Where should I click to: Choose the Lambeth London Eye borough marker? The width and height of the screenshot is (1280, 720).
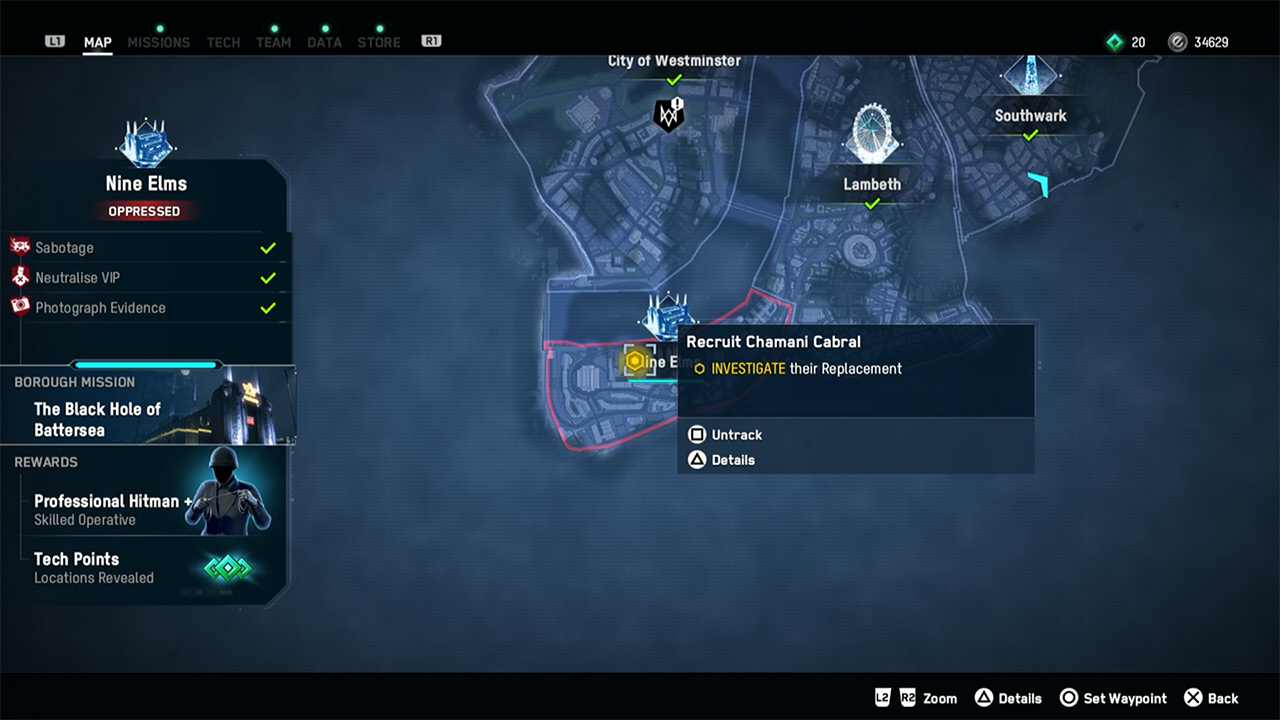pos(872,135)
